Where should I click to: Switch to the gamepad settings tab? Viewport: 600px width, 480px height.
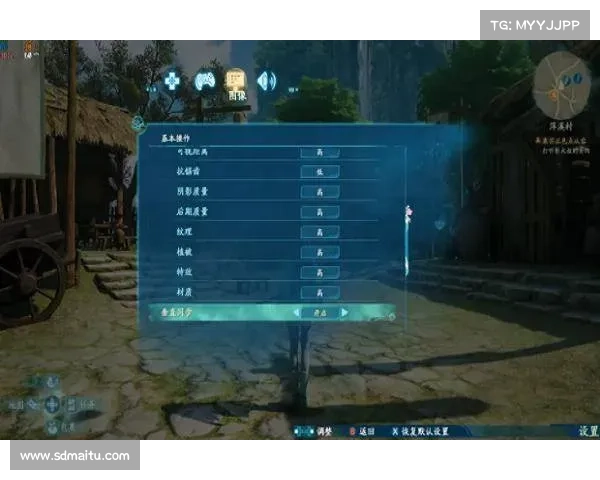205,80
